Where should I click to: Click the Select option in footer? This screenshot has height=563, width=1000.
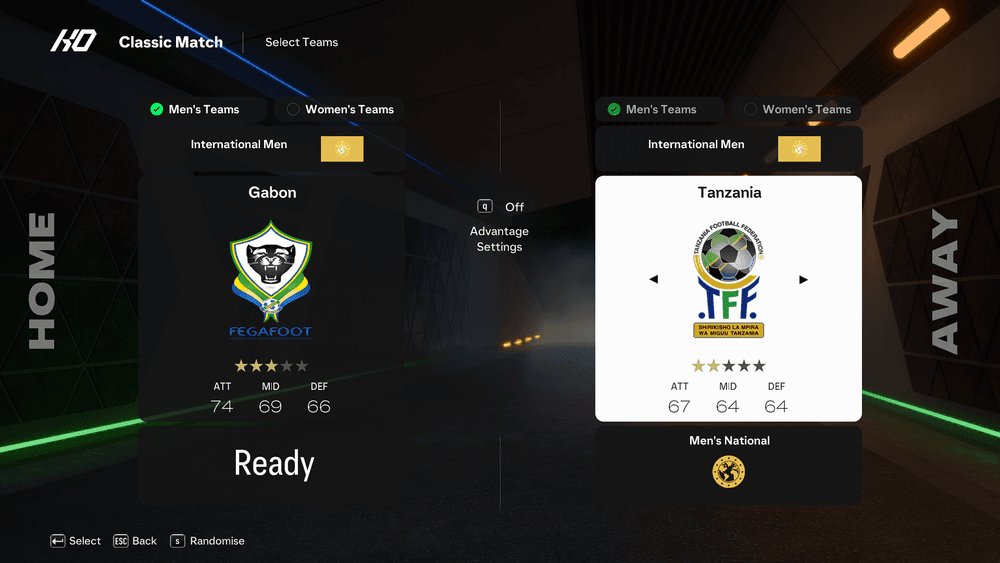(x=76, y=541)
